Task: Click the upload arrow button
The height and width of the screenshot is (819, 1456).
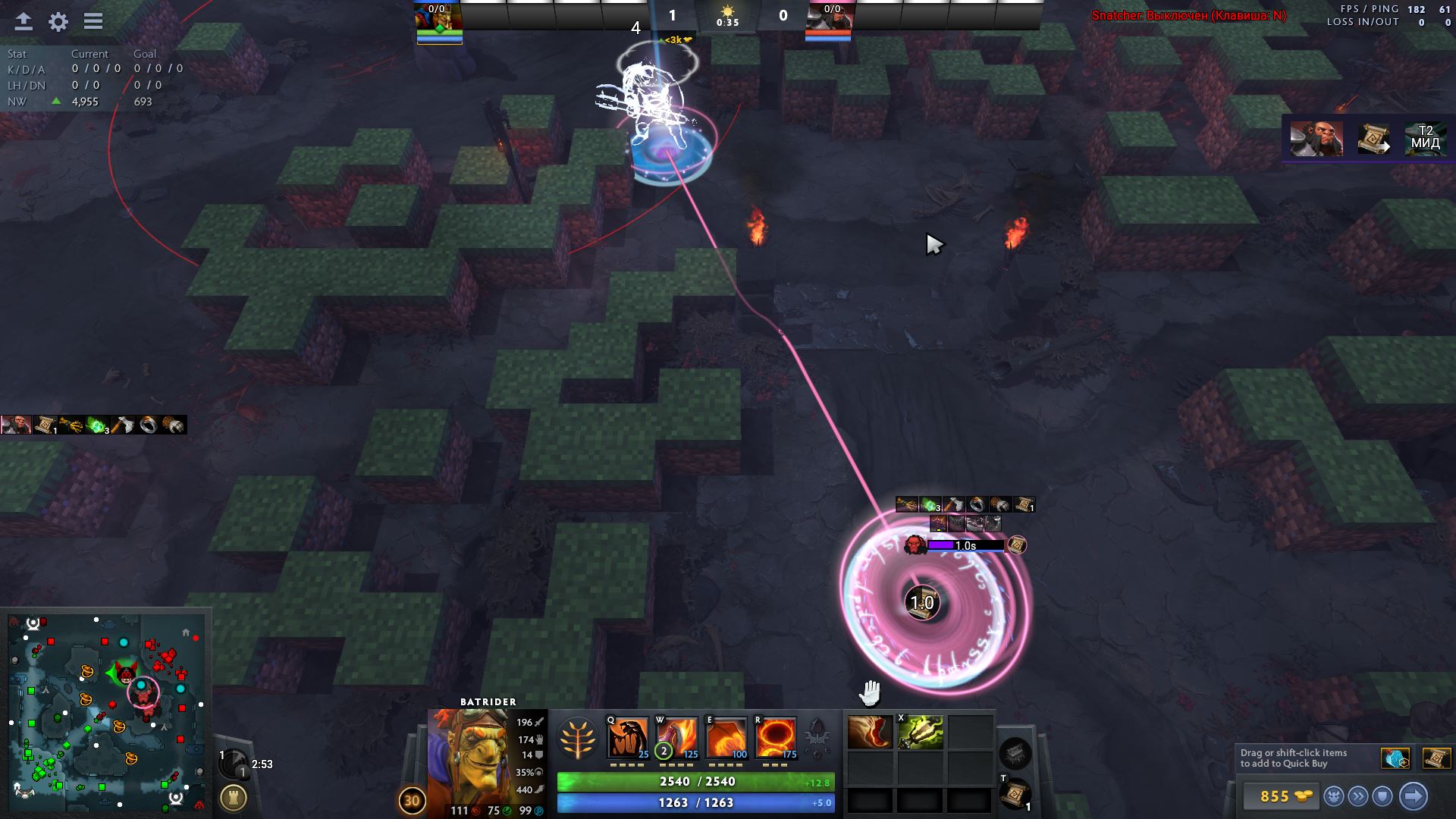Action: tap(24, 21)
